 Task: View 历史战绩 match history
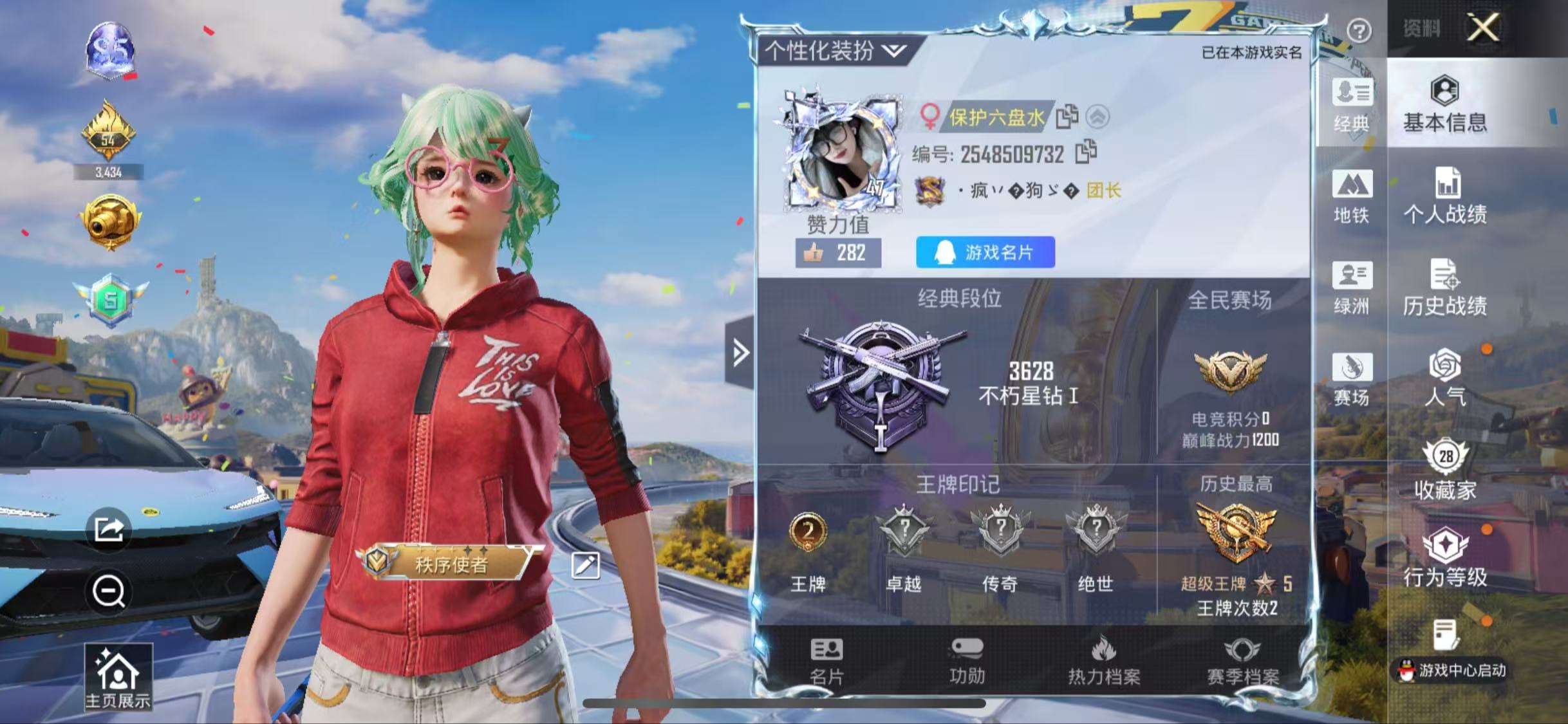click(x=1445, y=288)
